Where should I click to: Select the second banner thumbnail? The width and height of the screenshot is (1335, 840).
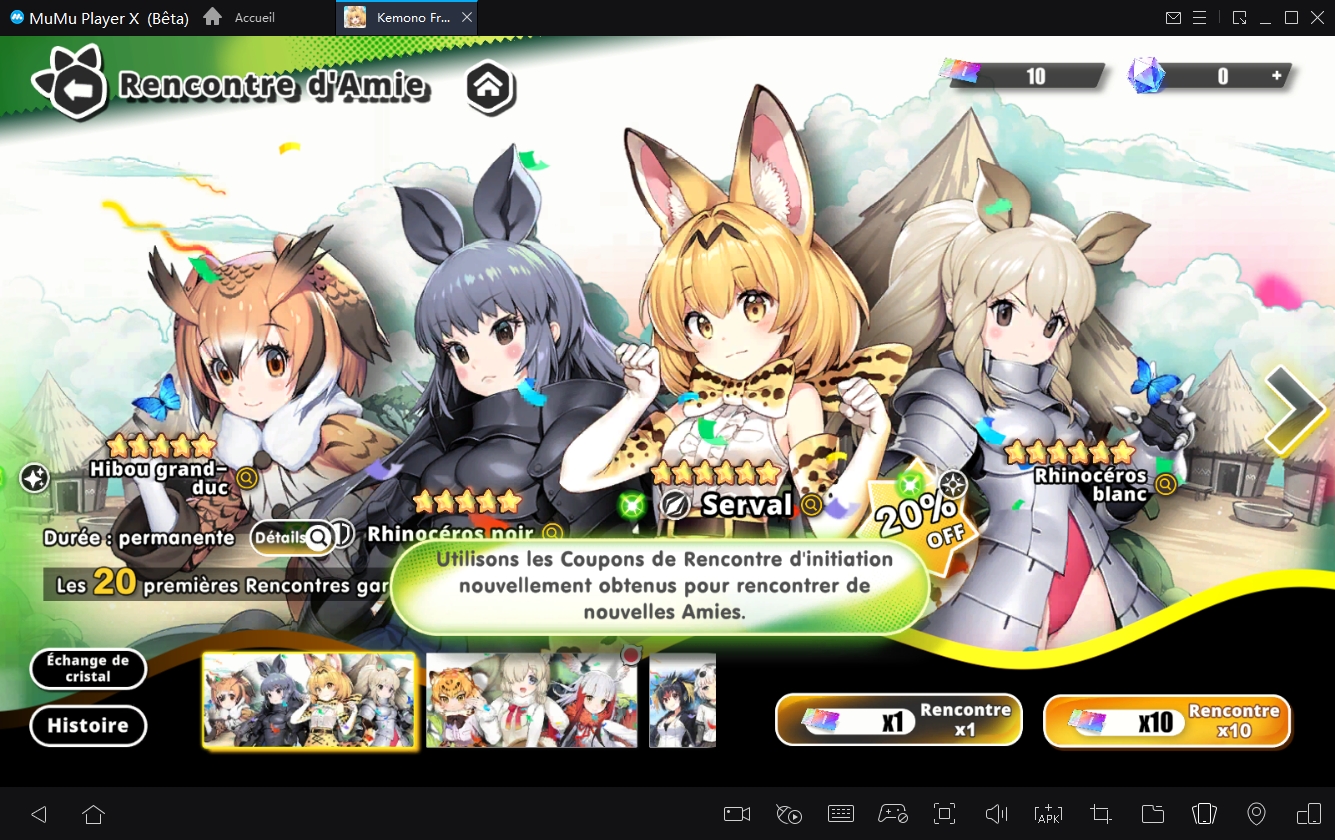tap(531, 700)
